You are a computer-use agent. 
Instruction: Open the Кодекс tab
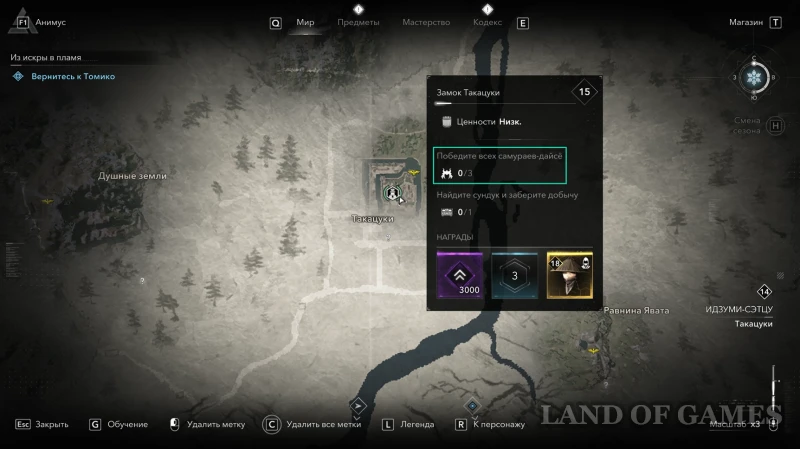[487, 22]
